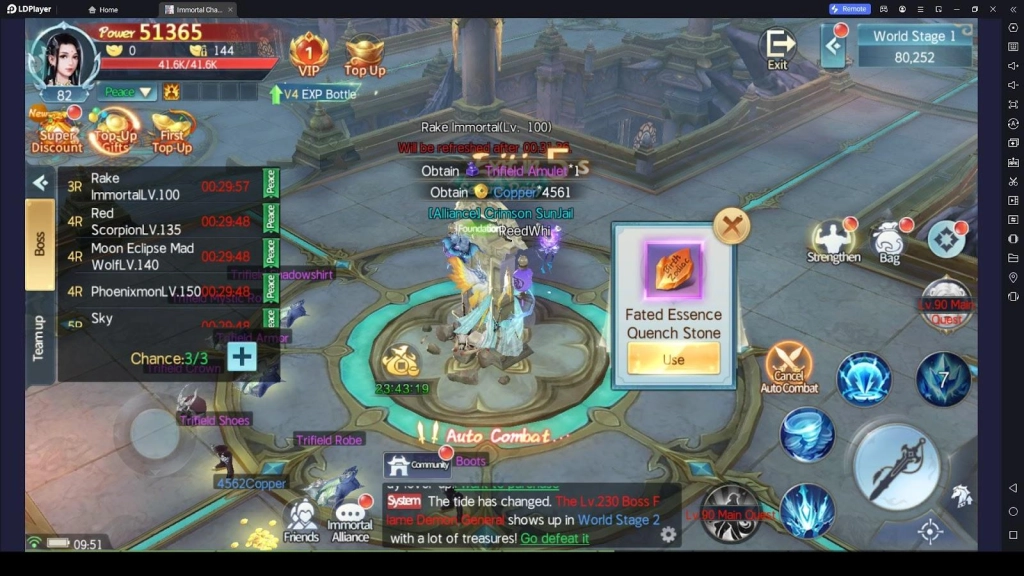Screen dimensions: 1024x576
Task: Open the Top-Up Gifts event
Action: 115,133
